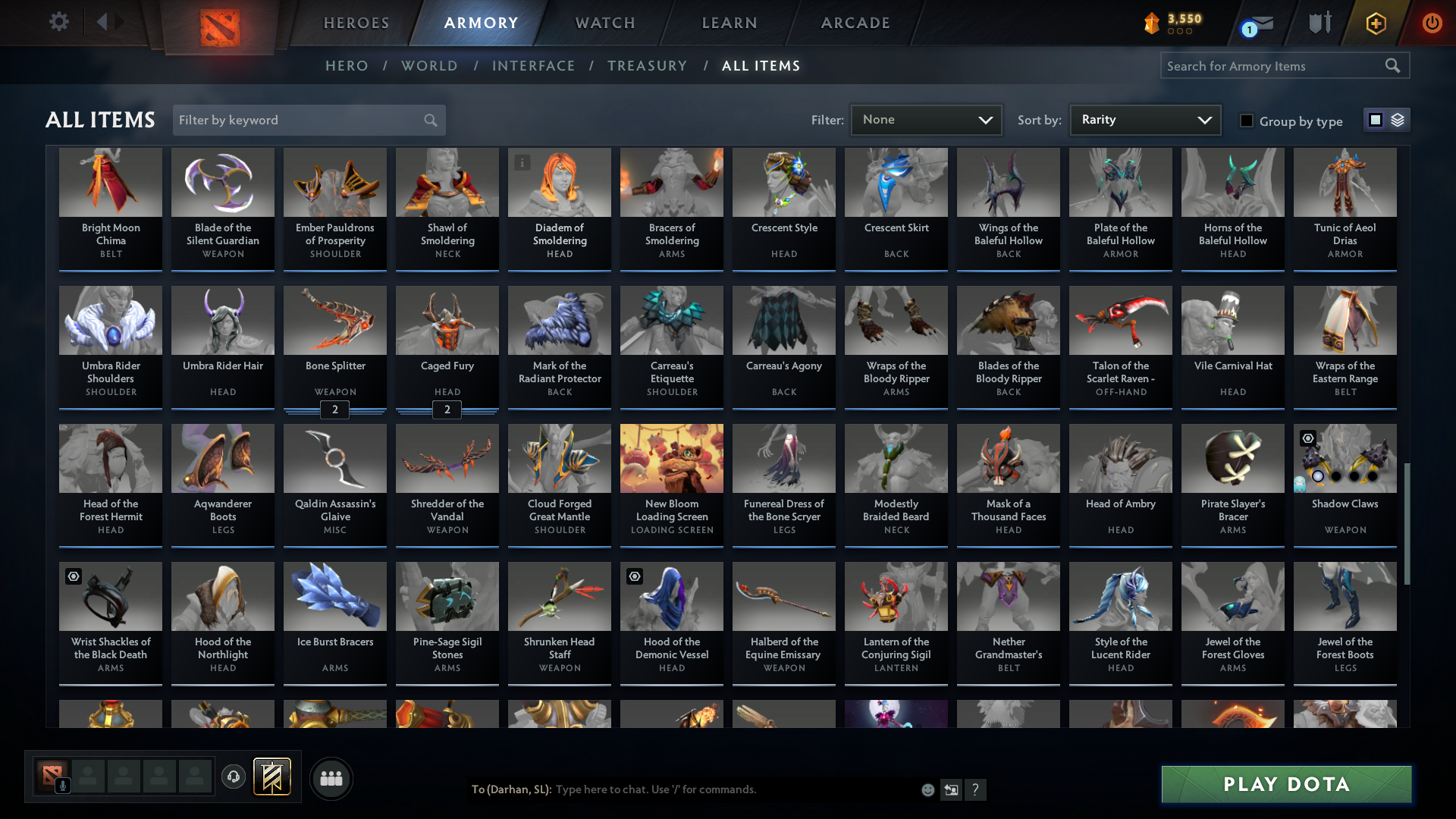Click the search magnifier in keyword filter
1456x819 pixels.
click(429, 120)
